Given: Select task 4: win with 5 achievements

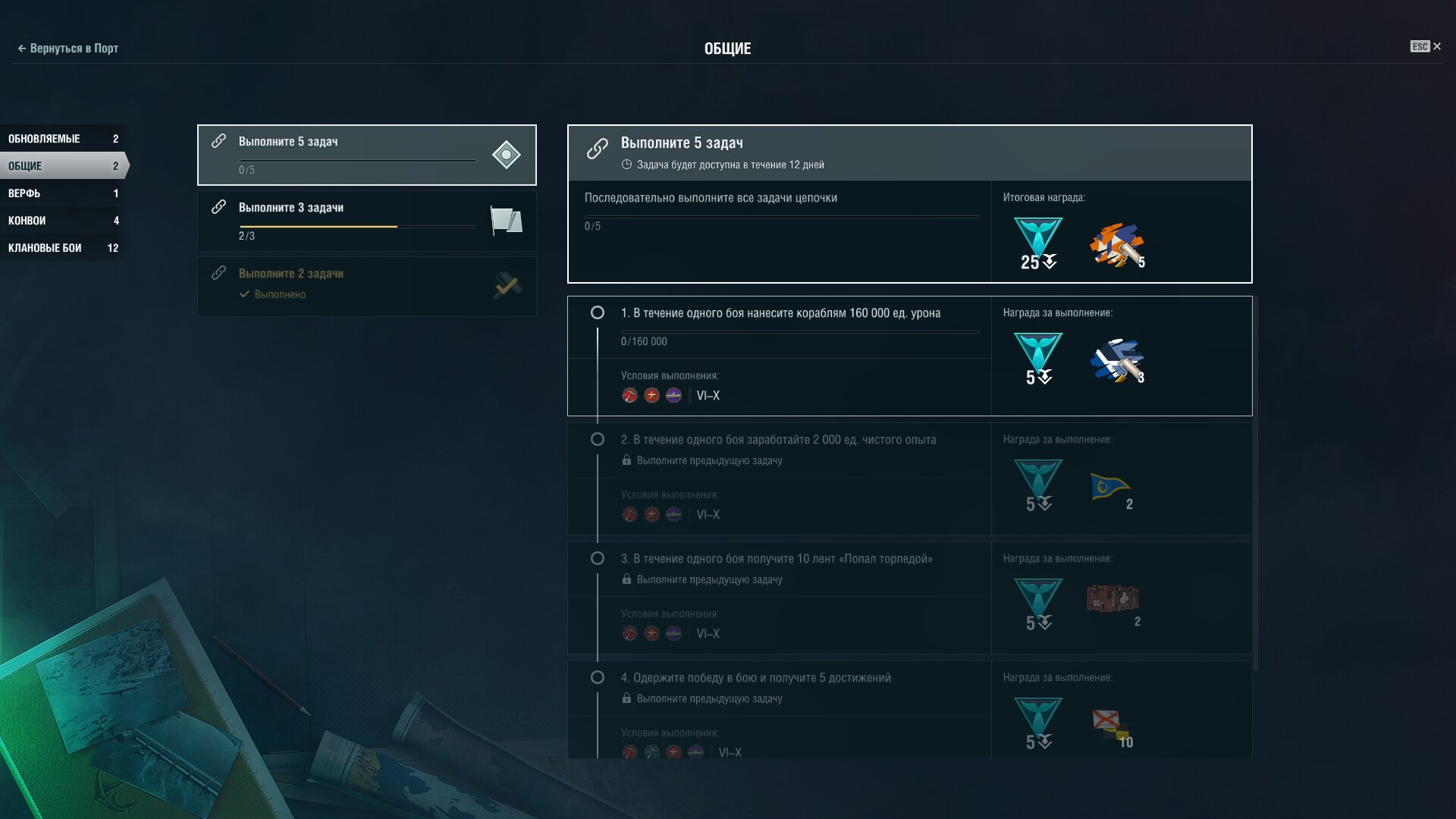Looking at the screenshot, I should 755,678.
